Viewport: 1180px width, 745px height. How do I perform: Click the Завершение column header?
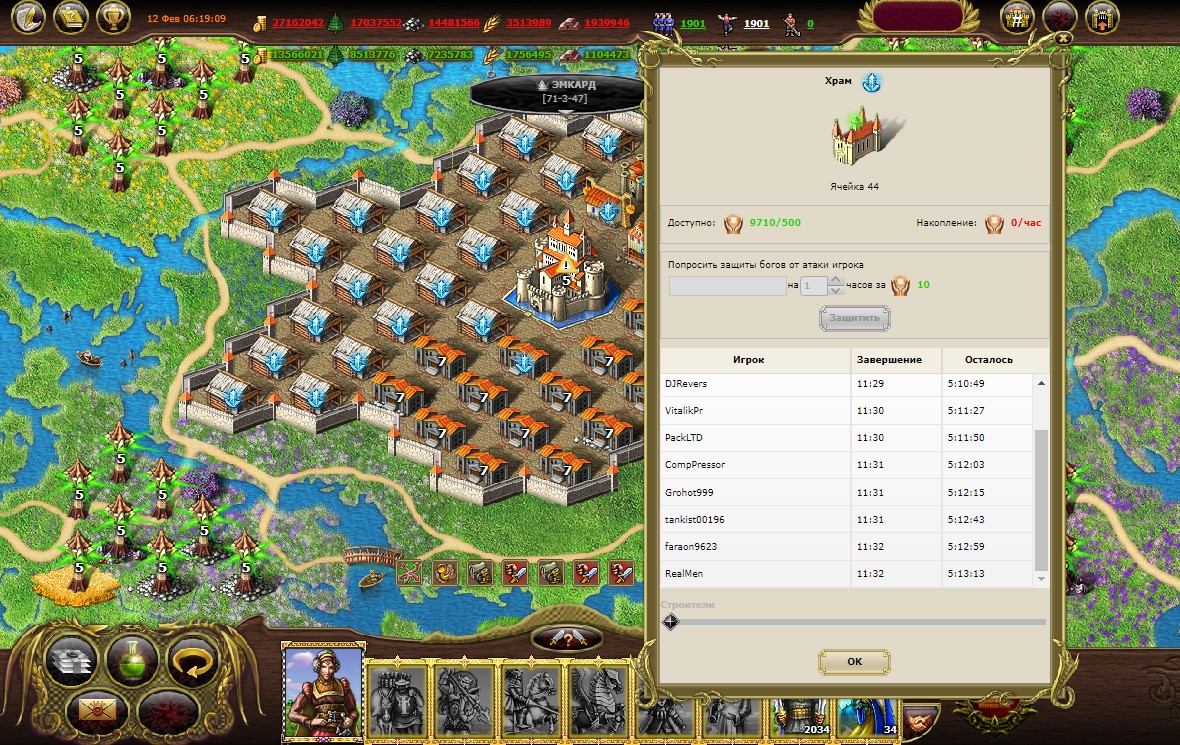897,359
